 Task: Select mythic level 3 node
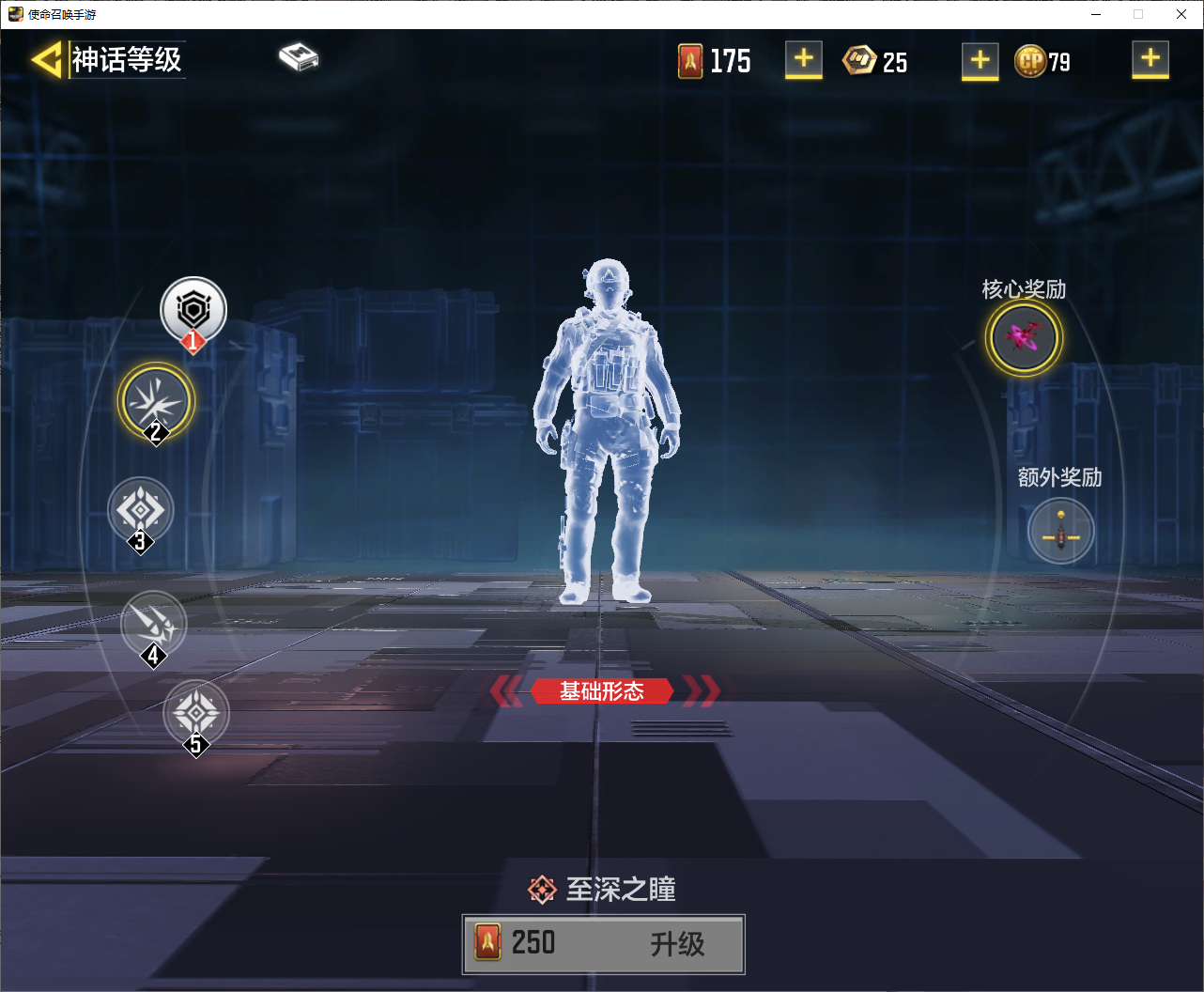tap(141, 510)
